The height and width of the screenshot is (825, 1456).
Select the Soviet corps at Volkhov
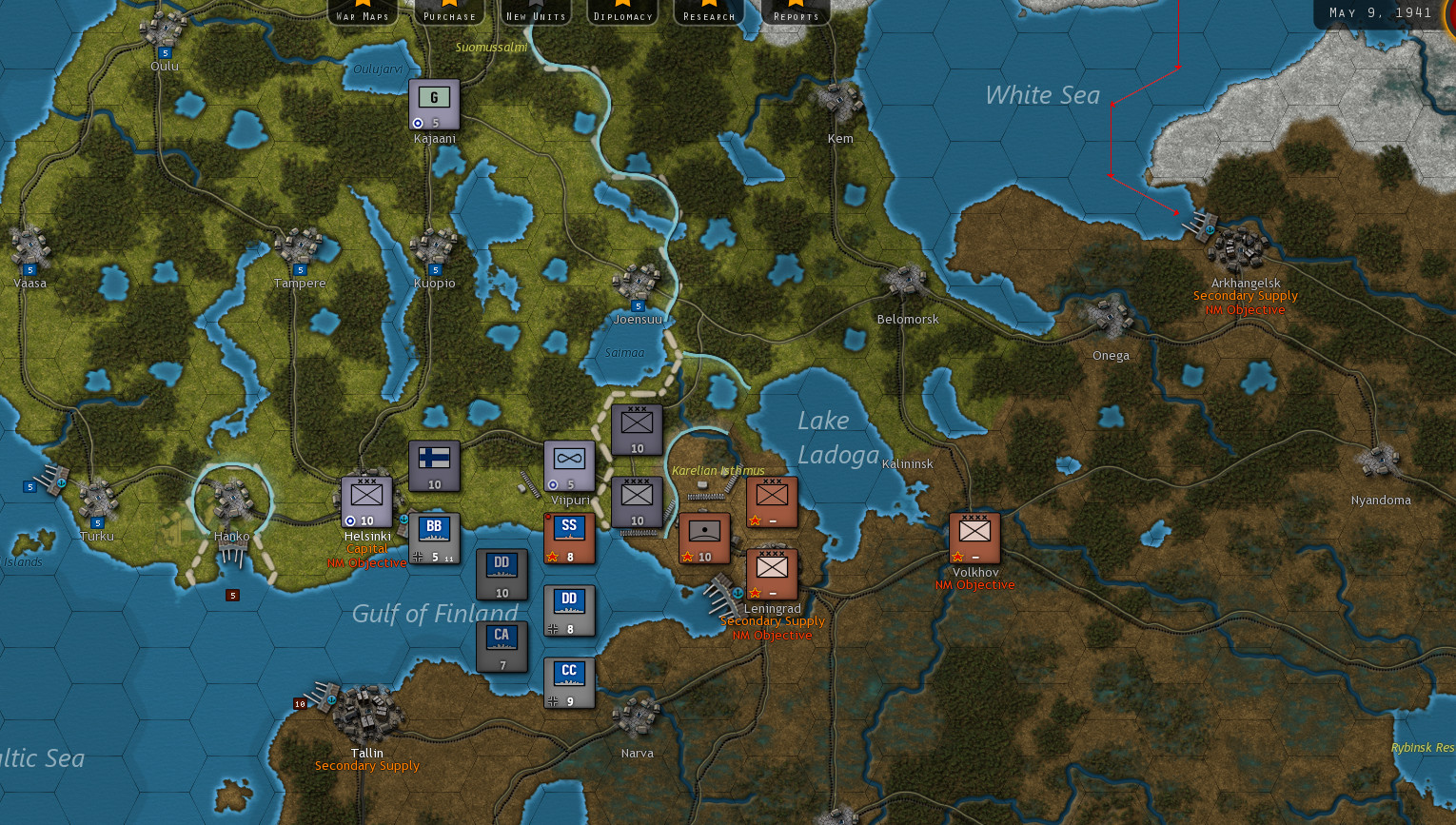click(x=973, y=536)
